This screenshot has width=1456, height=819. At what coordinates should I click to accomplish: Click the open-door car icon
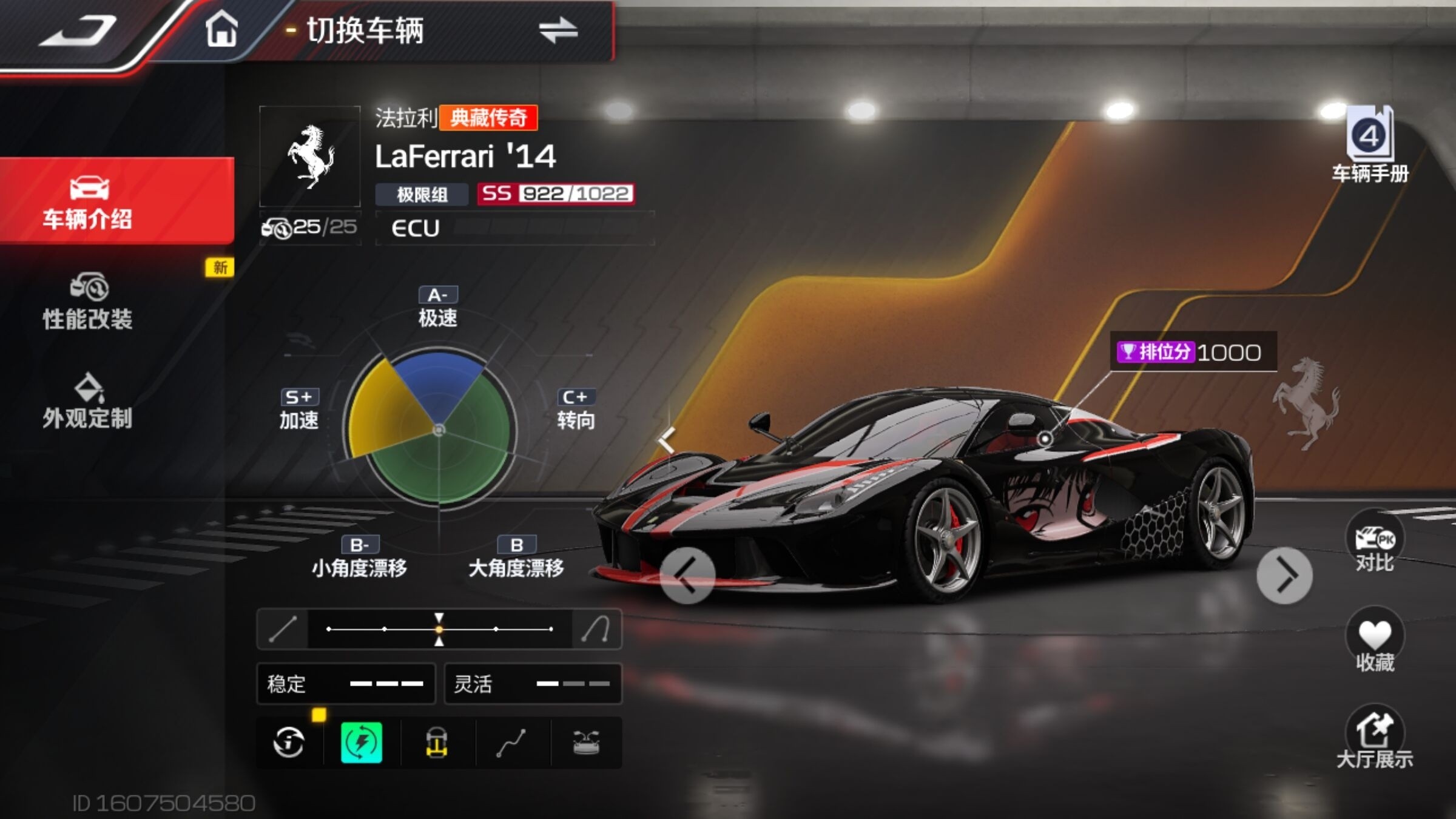tap(586, 743)
